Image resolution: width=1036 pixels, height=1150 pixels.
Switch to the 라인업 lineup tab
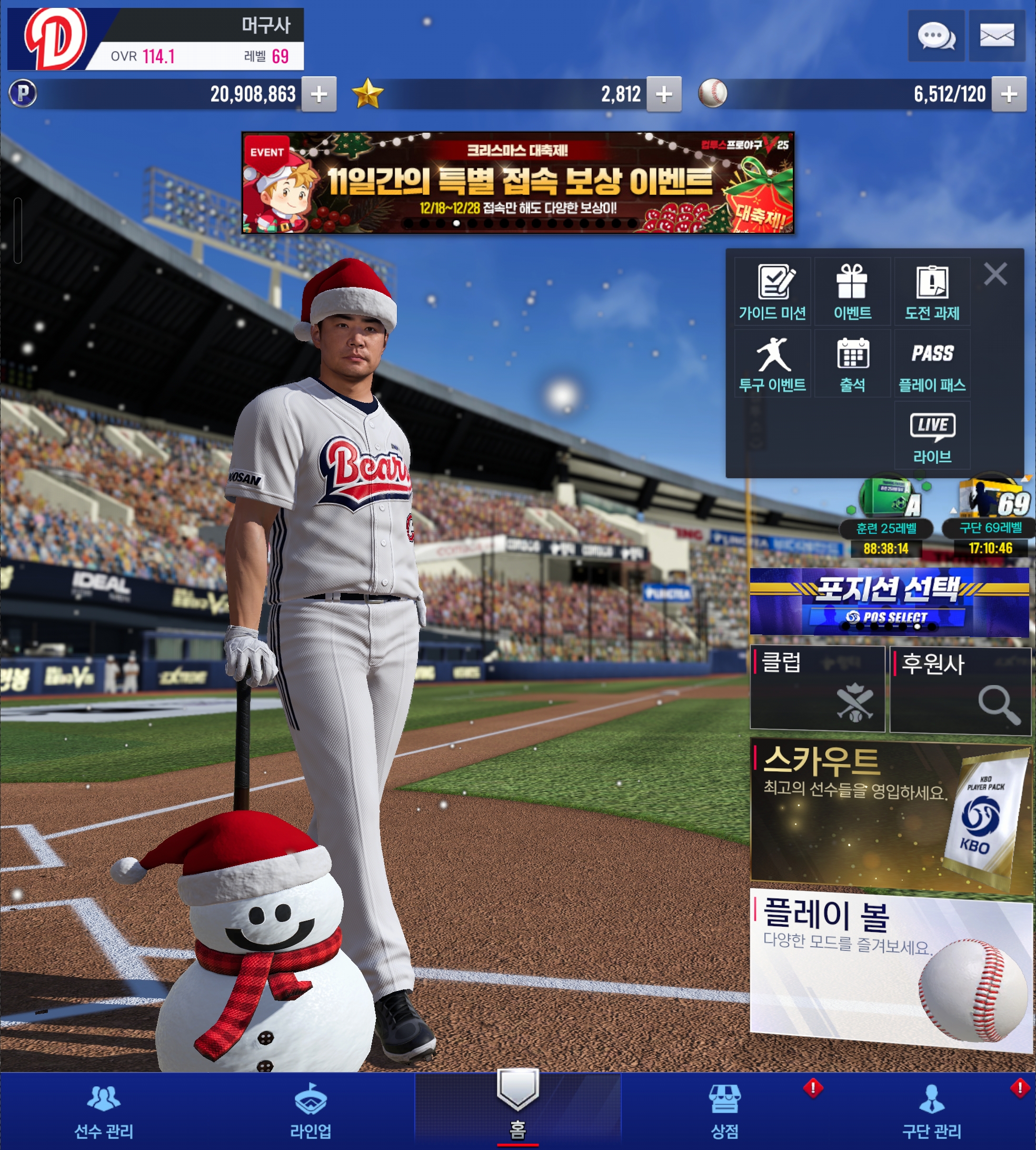coord(310,1112)
